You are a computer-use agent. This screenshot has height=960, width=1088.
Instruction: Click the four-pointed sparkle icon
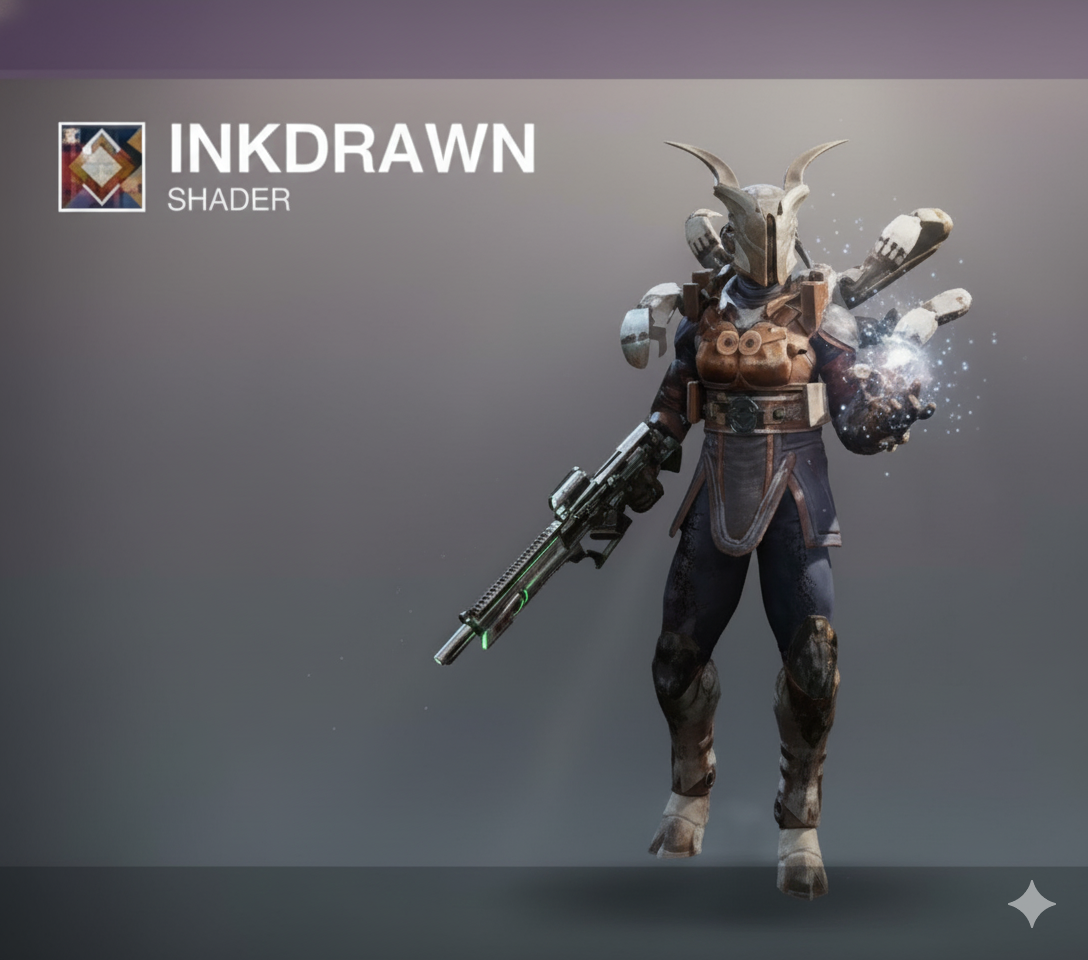tap(1031, 904)
